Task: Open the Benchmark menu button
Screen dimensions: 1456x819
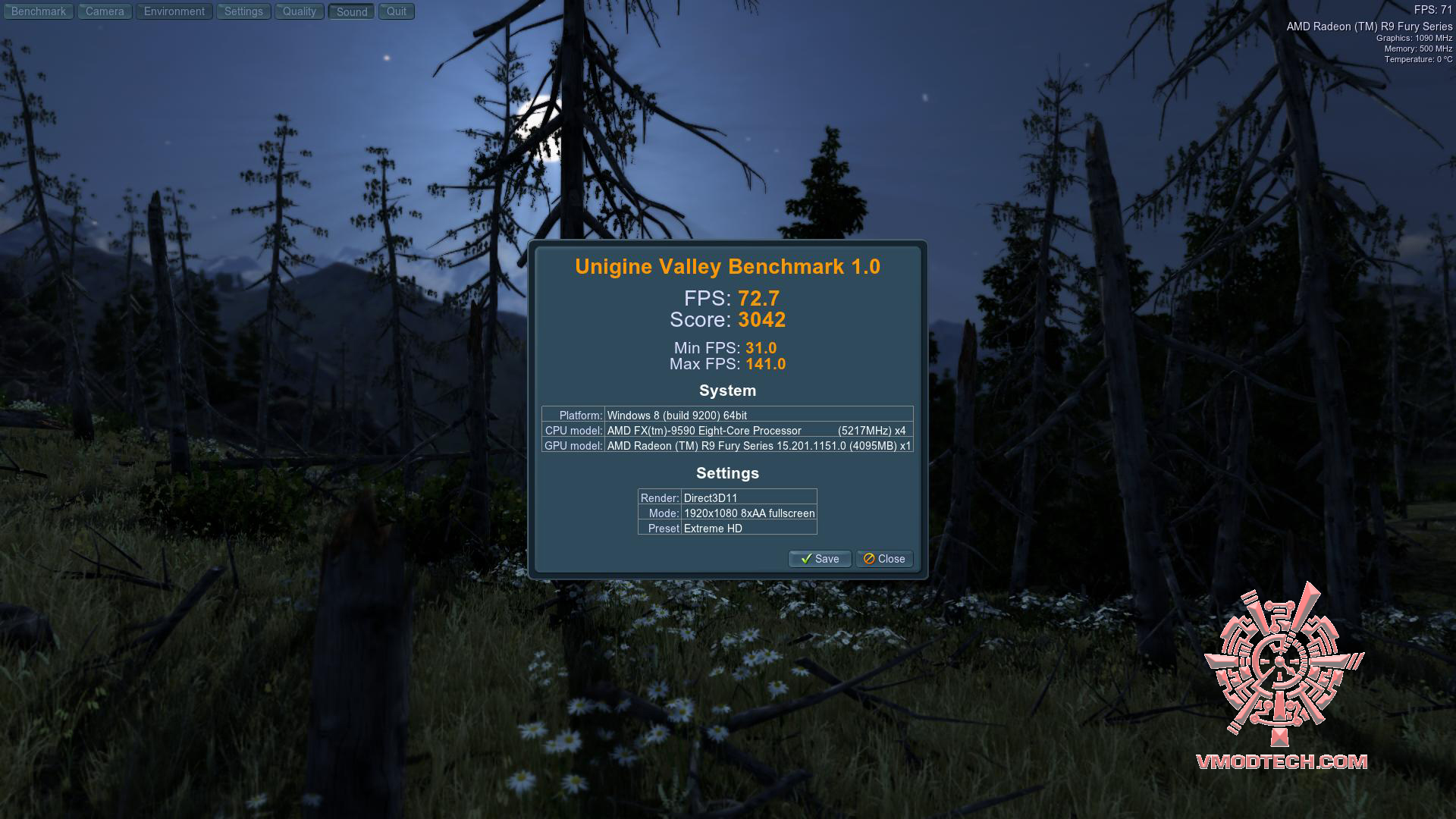Action: 39,11
